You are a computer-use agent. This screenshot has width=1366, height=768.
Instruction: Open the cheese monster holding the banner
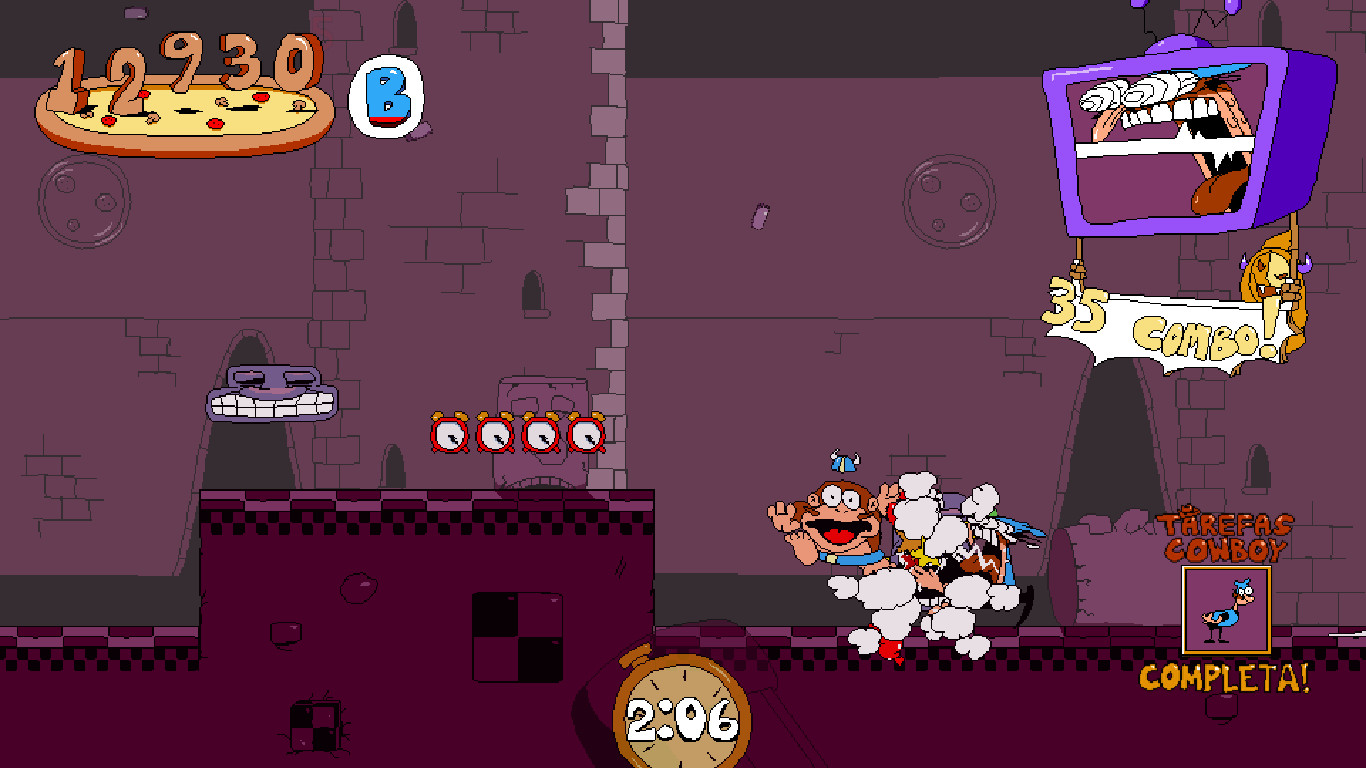point(1270,280)
